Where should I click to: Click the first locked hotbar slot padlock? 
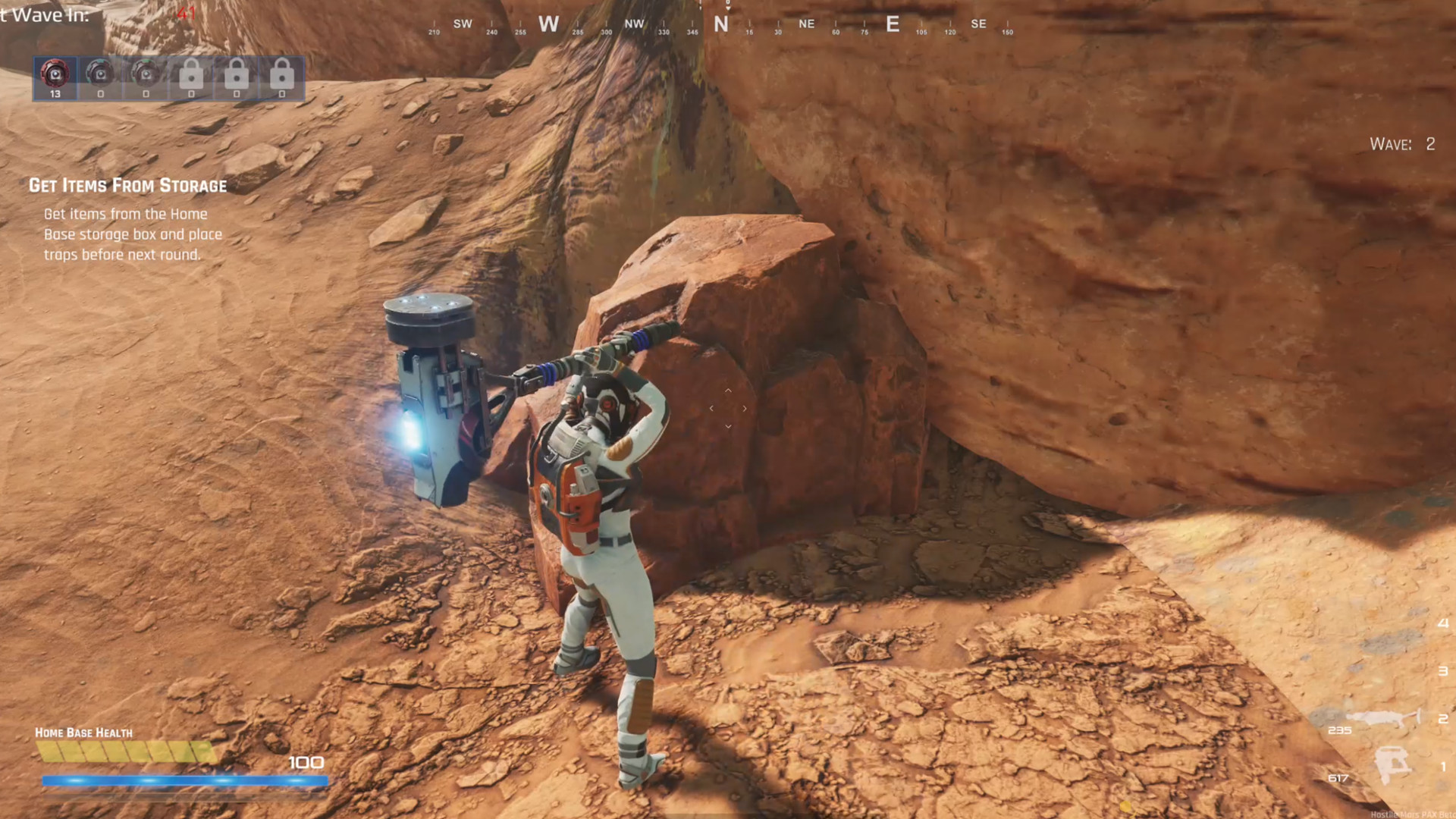[x=190, y=74]
